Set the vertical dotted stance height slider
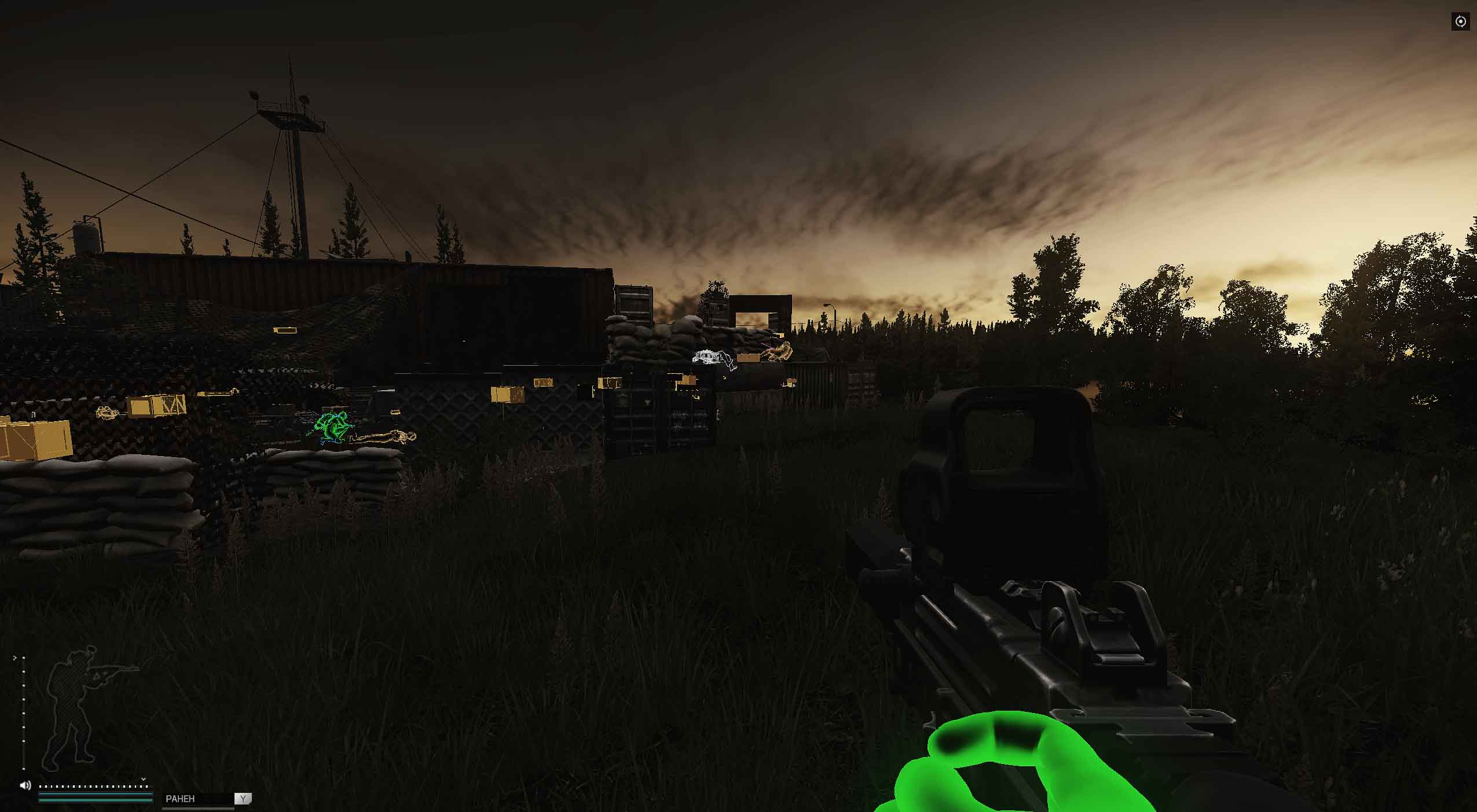 tap(23, 712)
